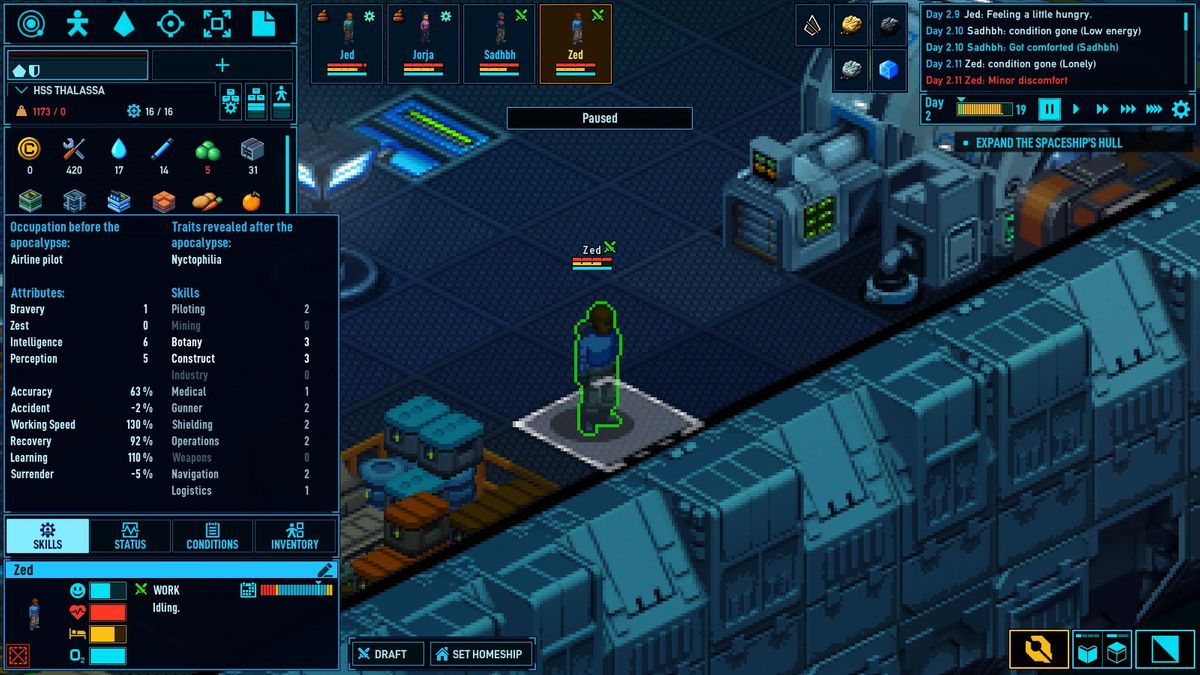1200x675 pixels.
Task: Select Jed's crew portrait
Action: 347,43
